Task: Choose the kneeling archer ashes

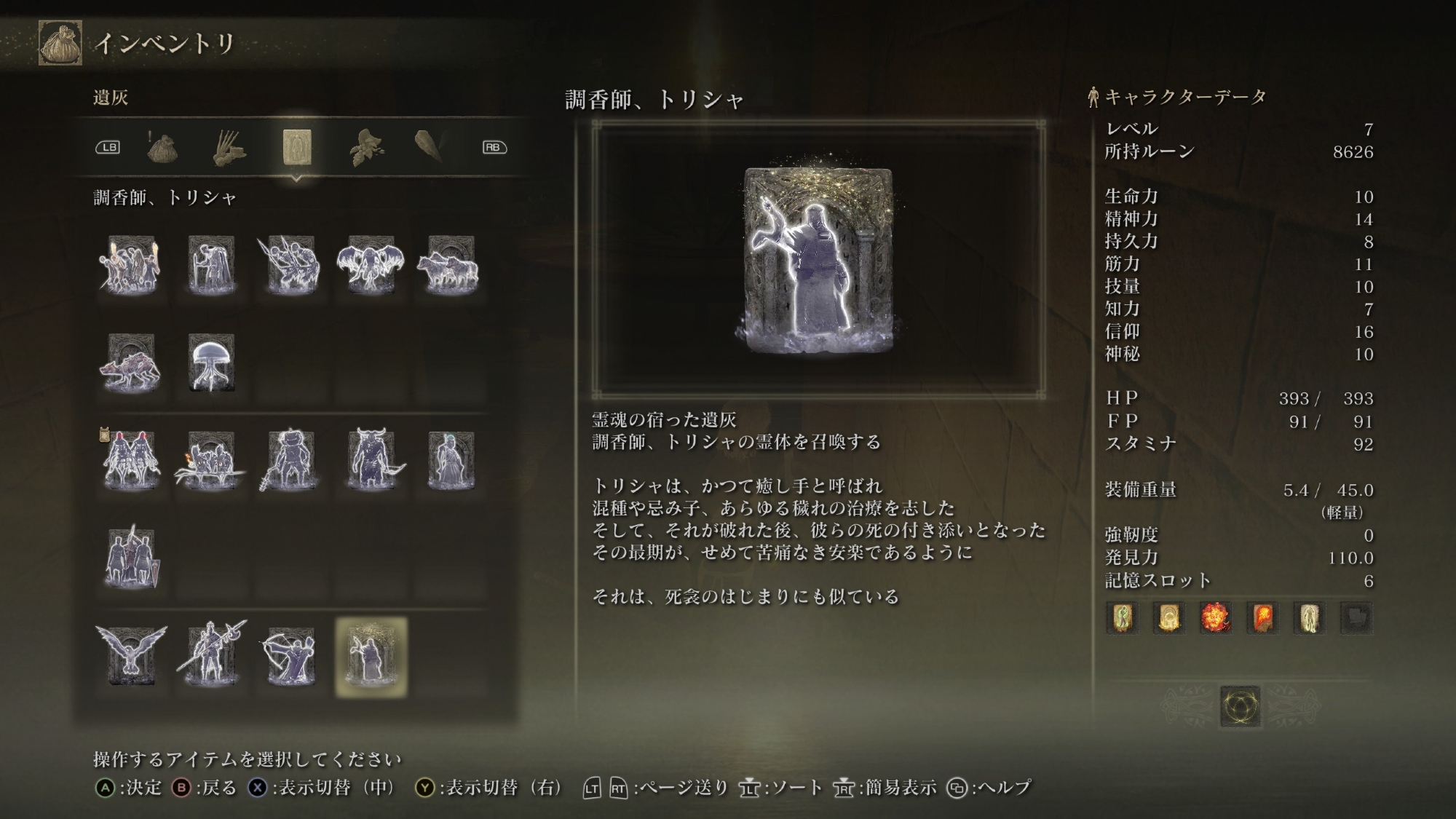Action: (290, 656)
